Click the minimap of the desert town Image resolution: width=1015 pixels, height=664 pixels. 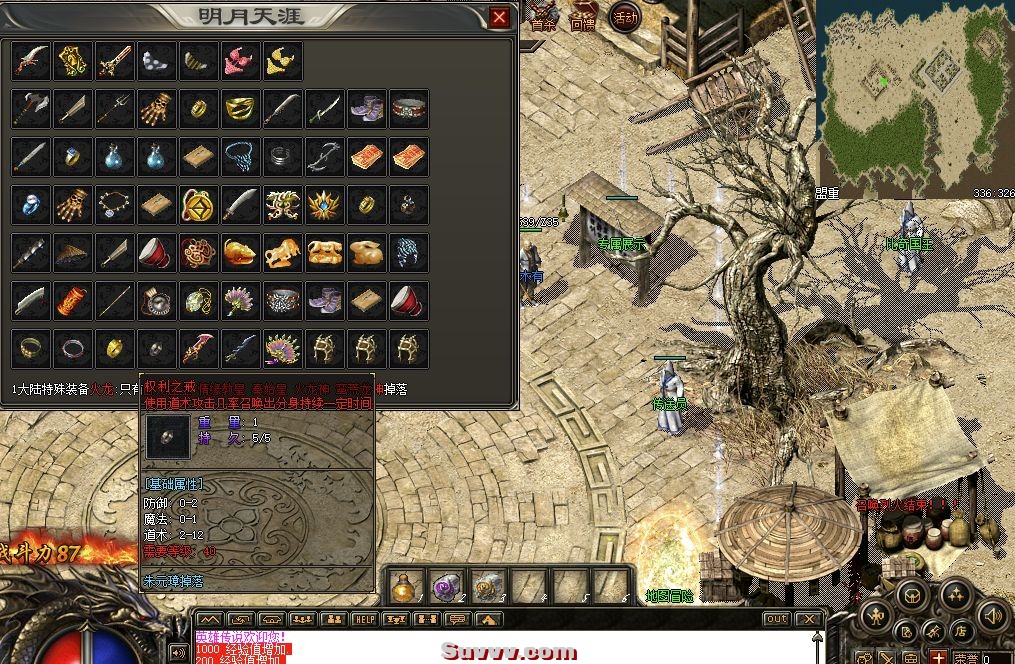point(915,98)
